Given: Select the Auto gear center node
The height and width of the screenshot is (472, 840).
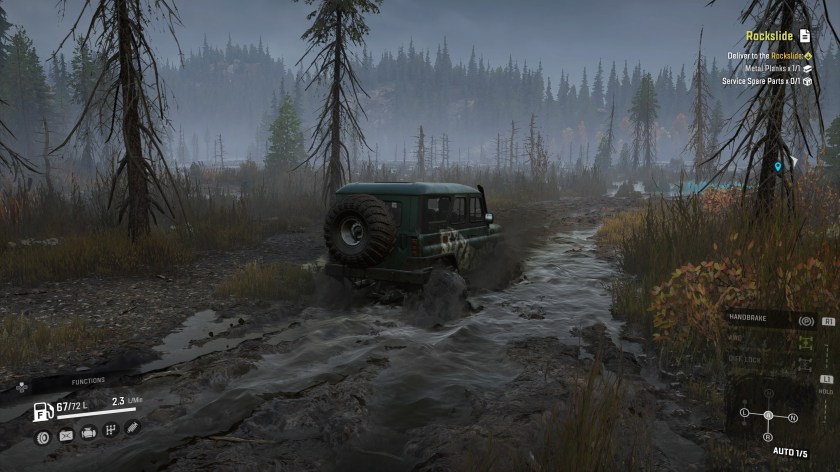Looking at the screenshot, I should coord(768,415).
